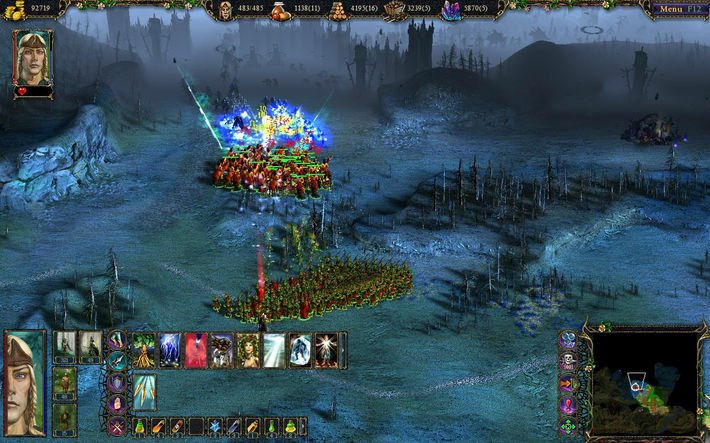Activate the icy ghost figure spell
710x443 pixels.
pos(300,350)
